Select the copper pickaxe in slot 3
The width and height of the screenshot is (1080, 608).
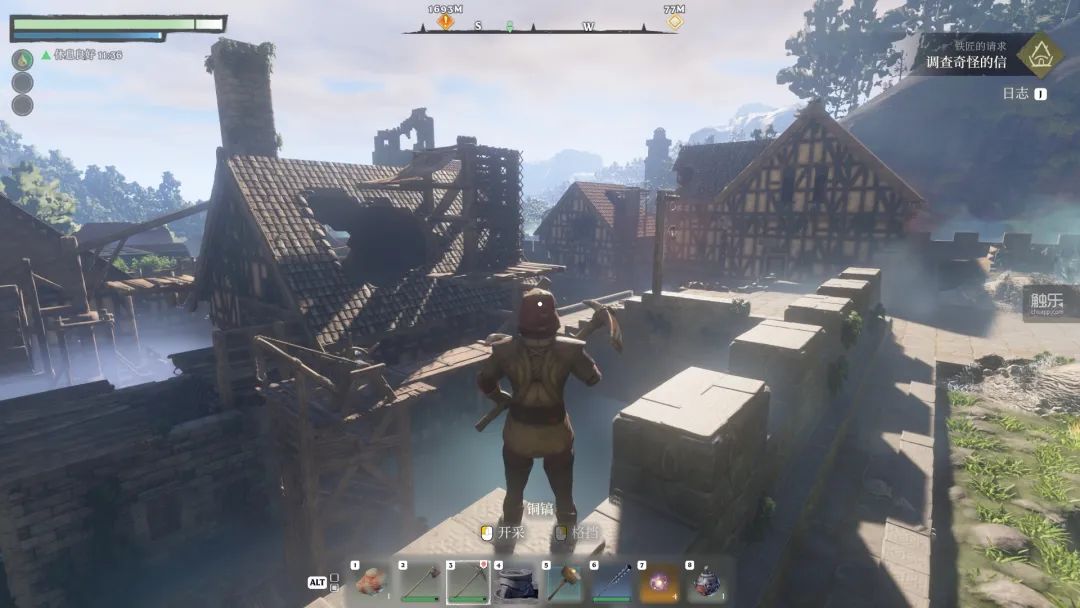[468, 582]
